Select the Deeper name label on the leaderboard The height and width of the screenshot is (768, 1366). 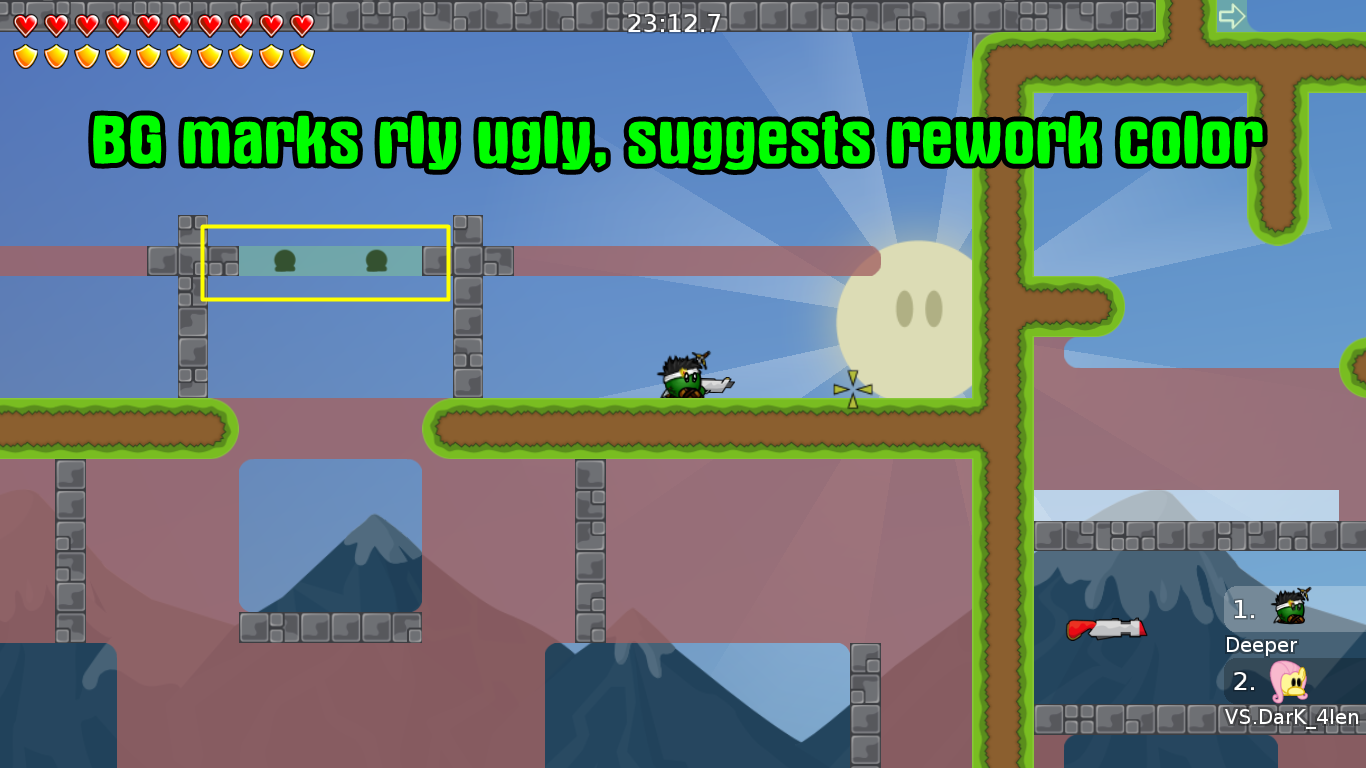pyautogui.click(x=1262, y=645)
